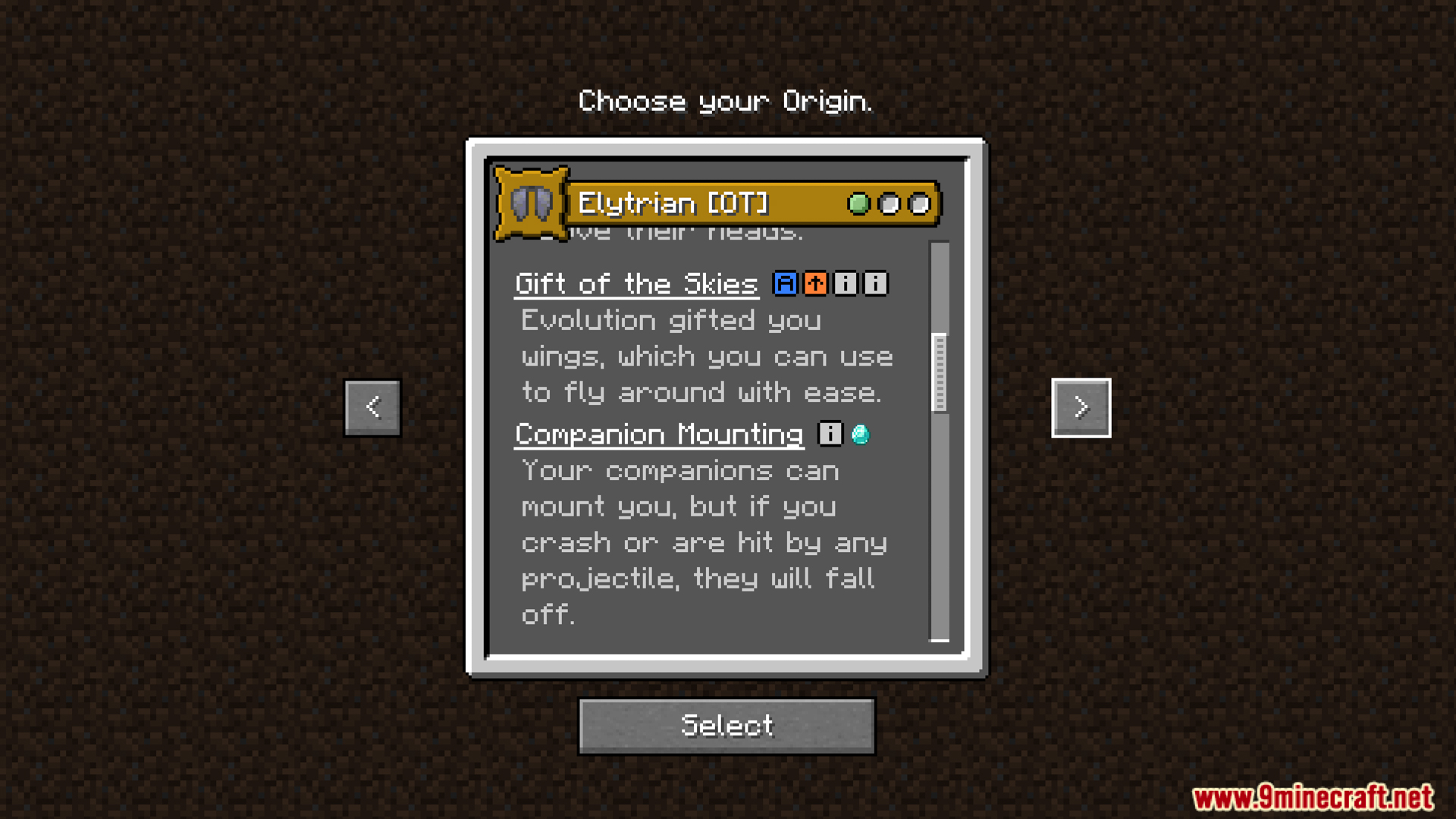This screenshot has height=819, width=1456.
Task: Click the blue badge beside Gift of the Skies
Action: pos(785,284)
